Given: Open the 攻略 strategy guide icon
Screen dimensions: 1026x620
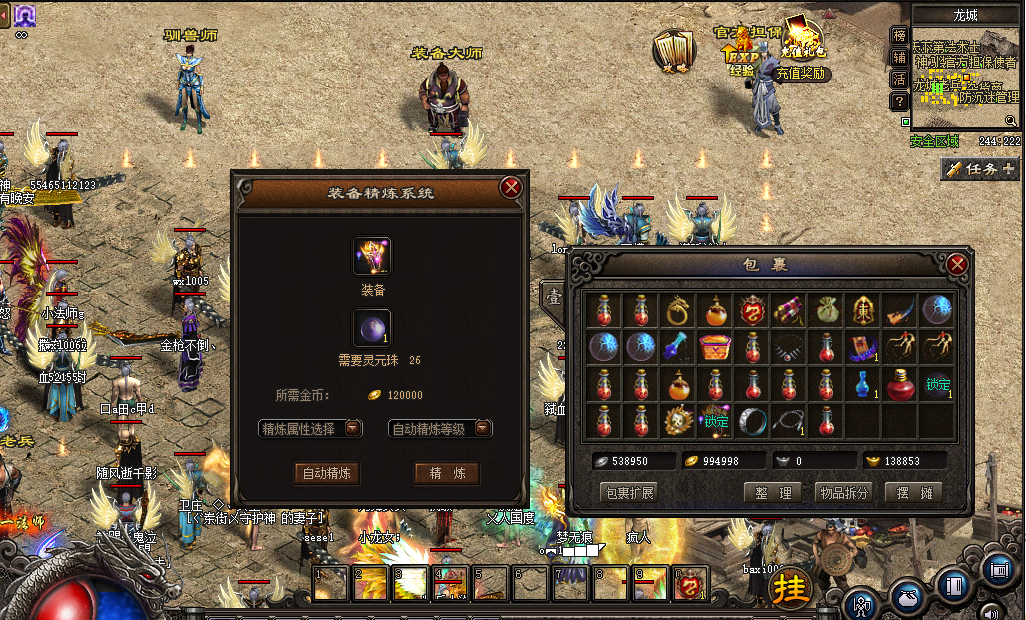Looking at the screenshot, I should pos(675,50).
